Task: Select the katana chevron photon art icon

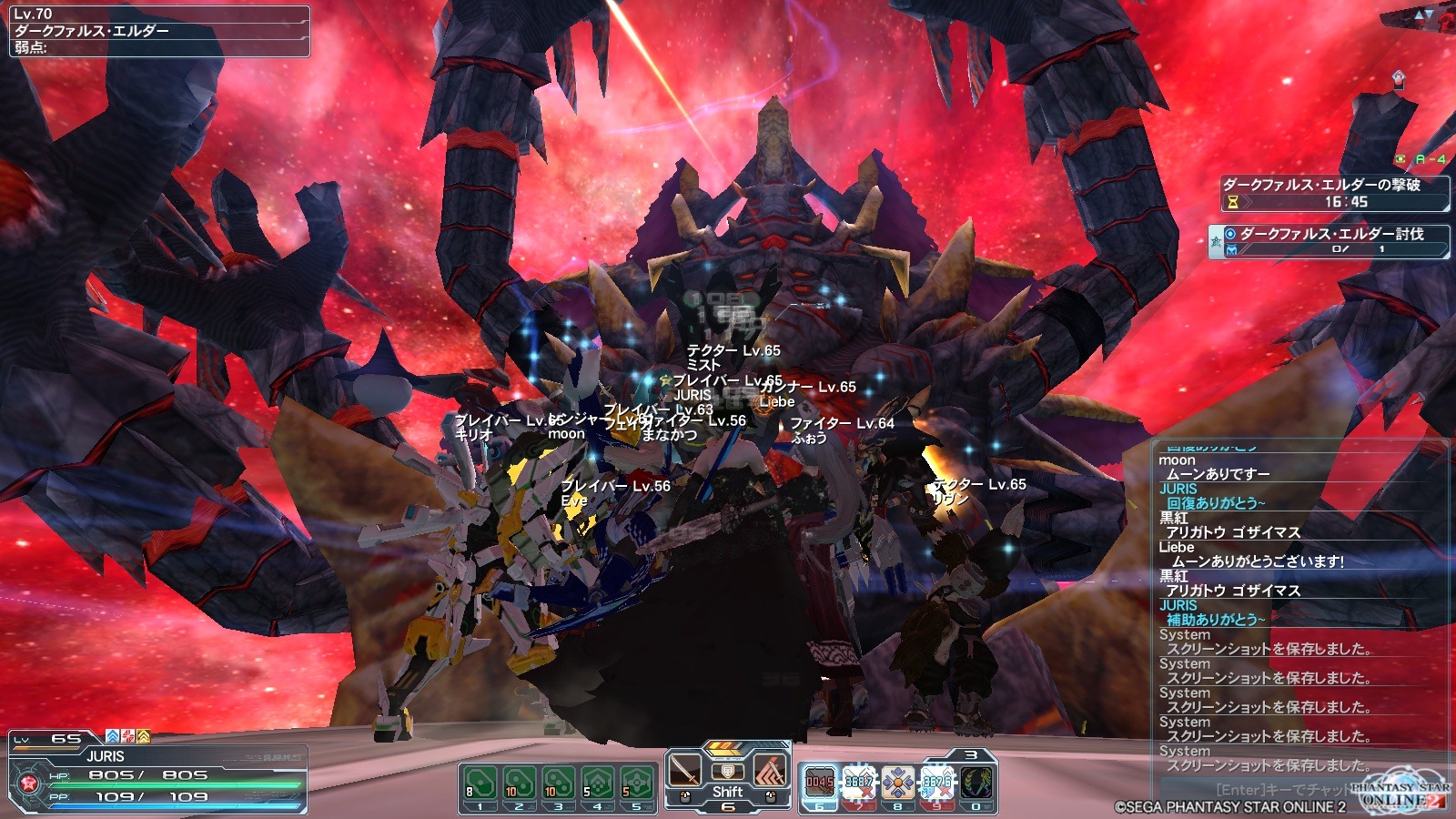Action: coord(770,773)
